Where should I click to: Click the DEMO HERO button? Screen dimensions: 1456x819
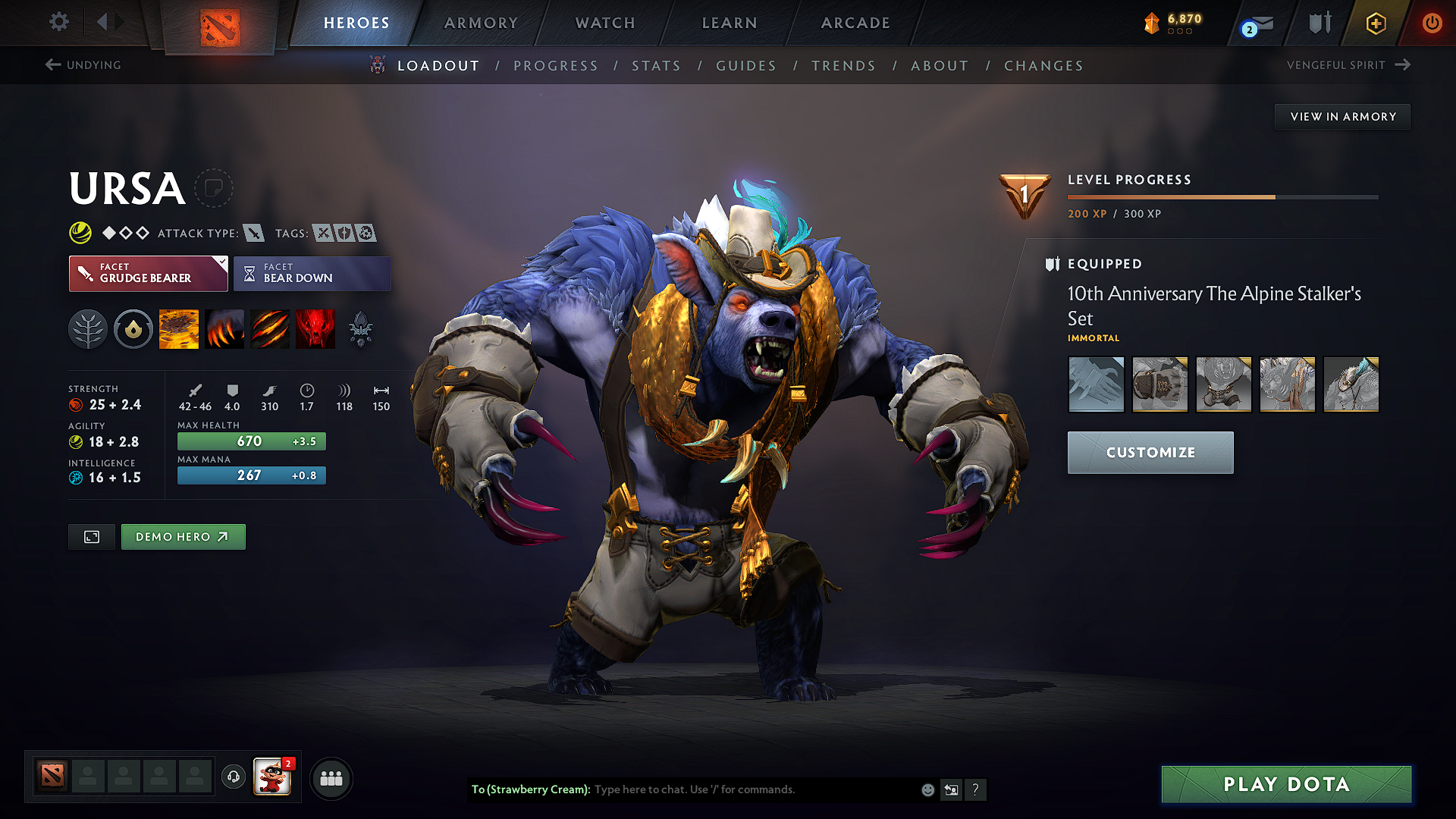coord(183,536)
